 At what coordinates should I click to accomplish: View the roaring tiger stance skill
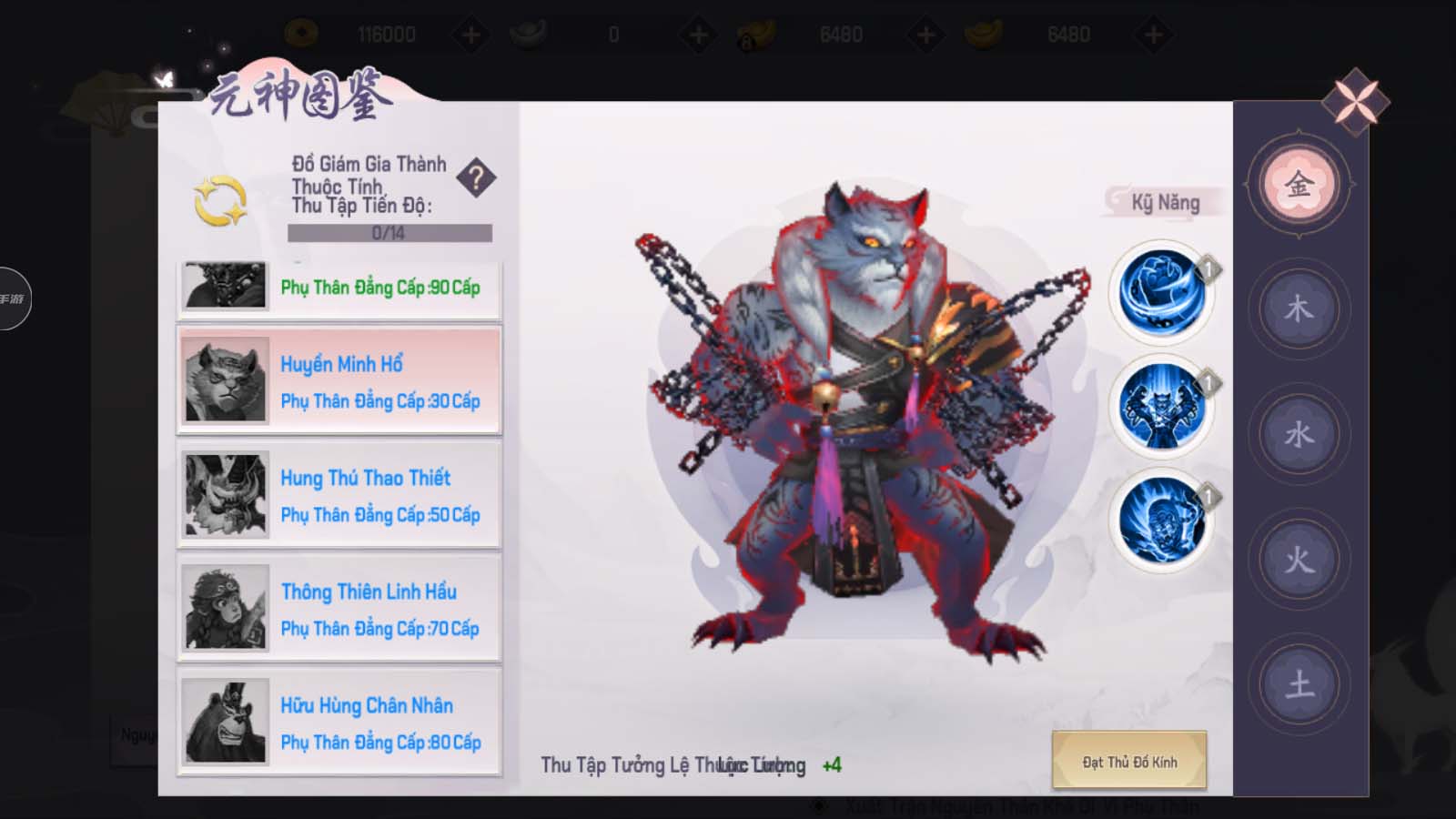click(x=1162, y=406)
